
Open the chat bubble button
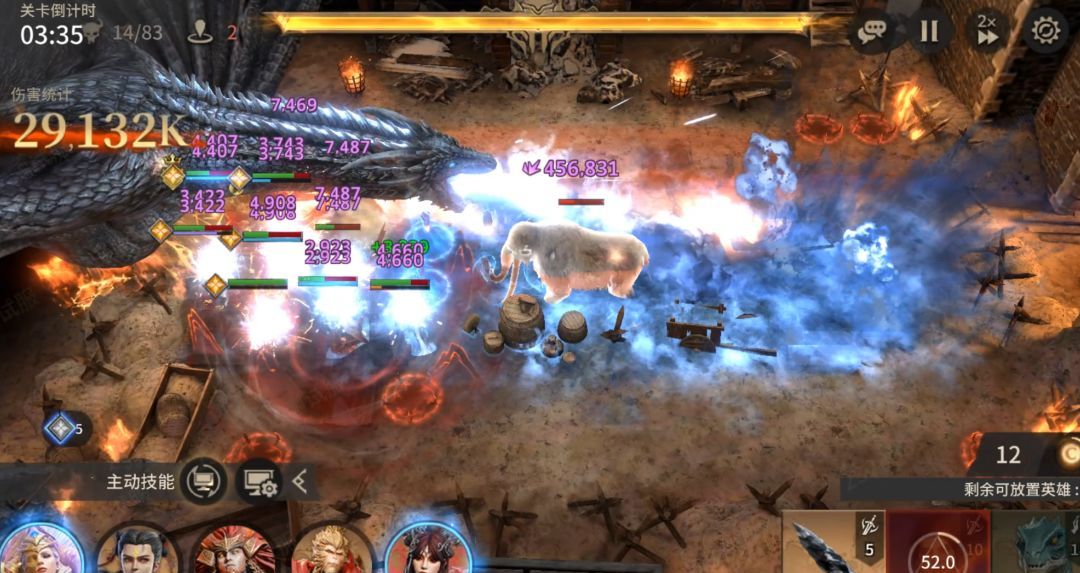(871, 32)
